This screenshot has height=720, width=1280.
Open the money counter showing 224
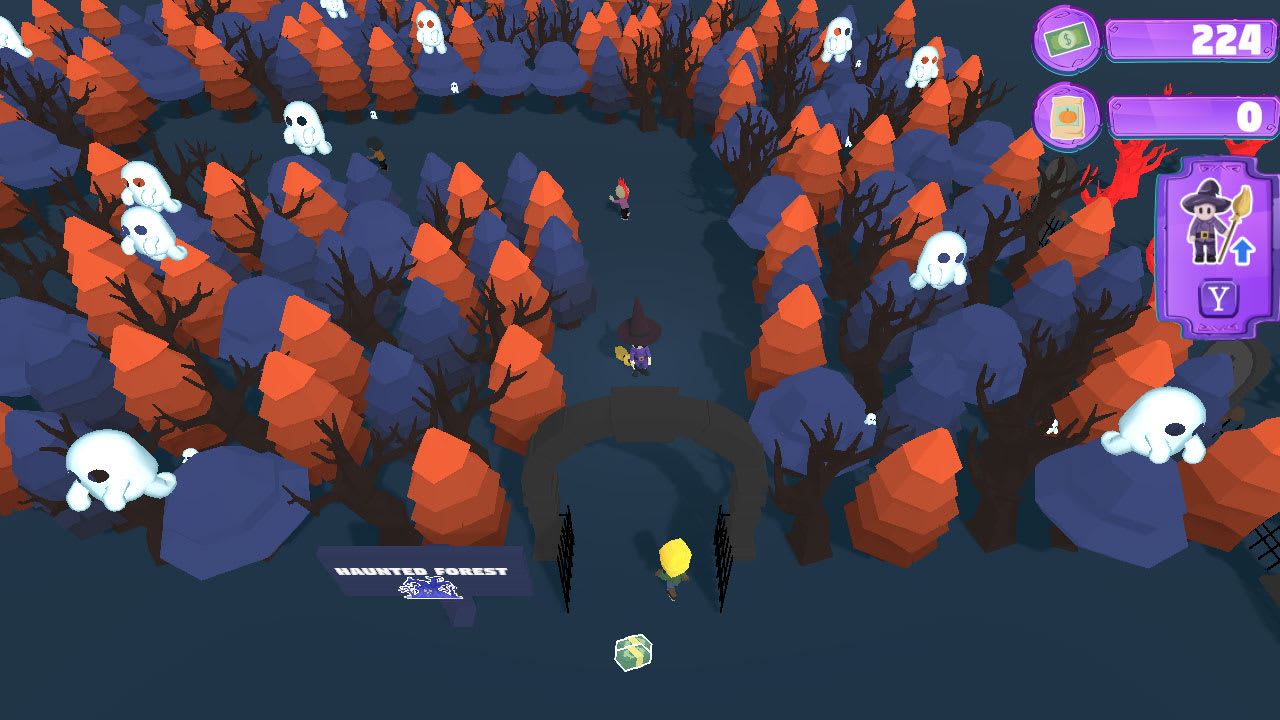[1190, 40]
